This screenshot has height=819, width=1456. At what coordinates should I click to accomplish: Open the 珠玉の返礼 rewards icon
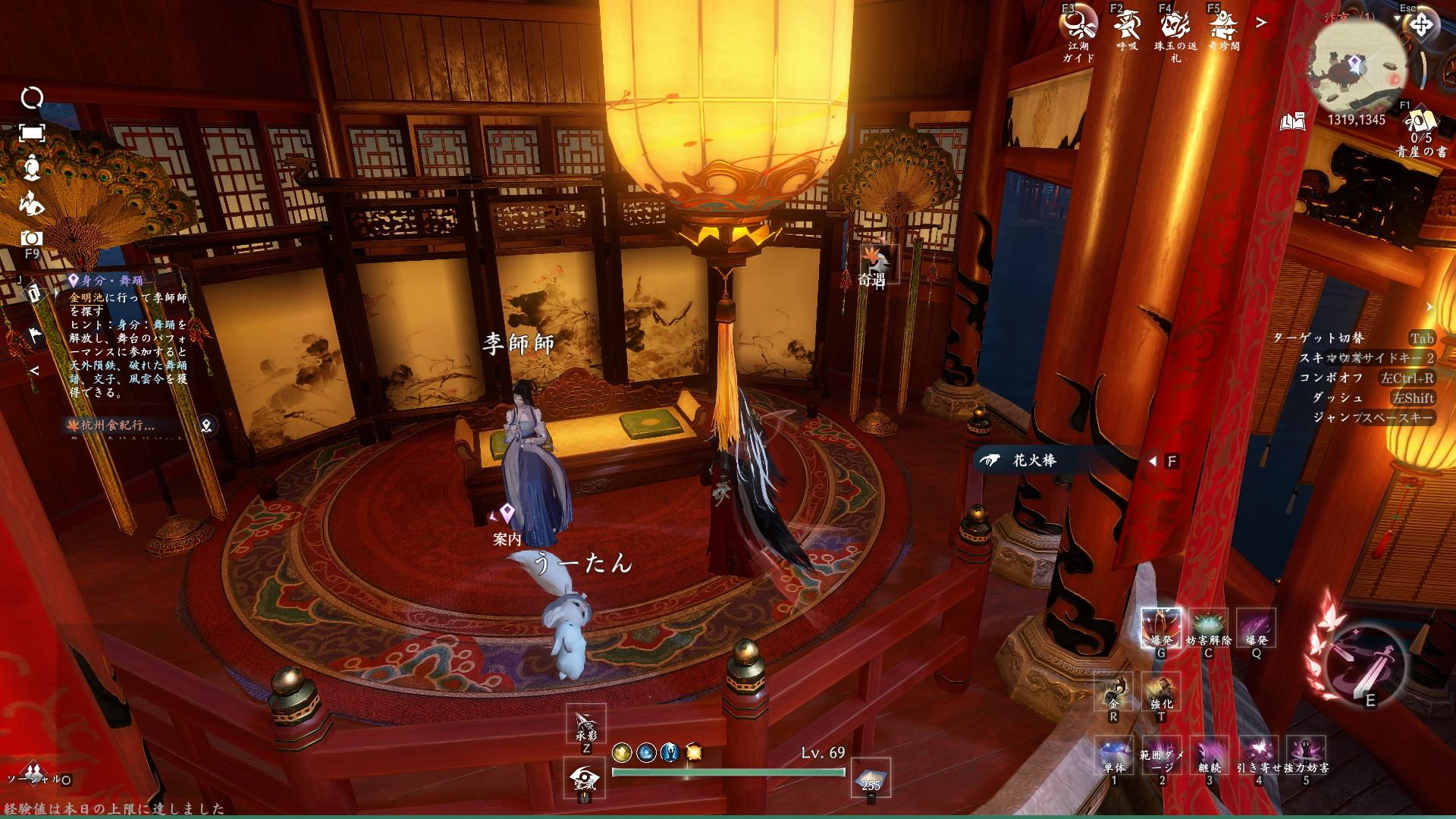coord(1175,27)
